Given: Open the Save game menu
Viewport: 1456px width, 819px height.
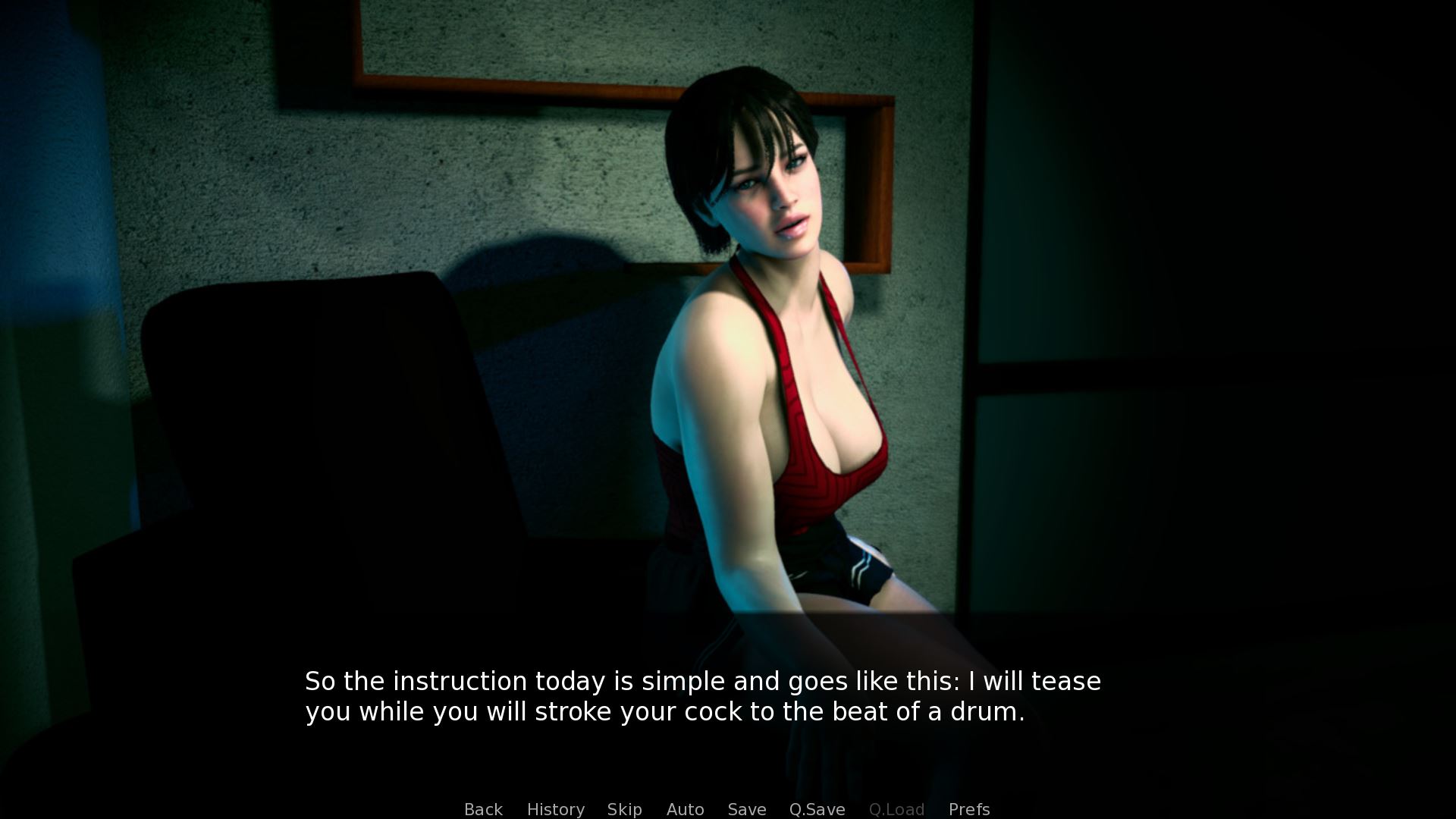Looking at the screenshot, I should (746, 809).
